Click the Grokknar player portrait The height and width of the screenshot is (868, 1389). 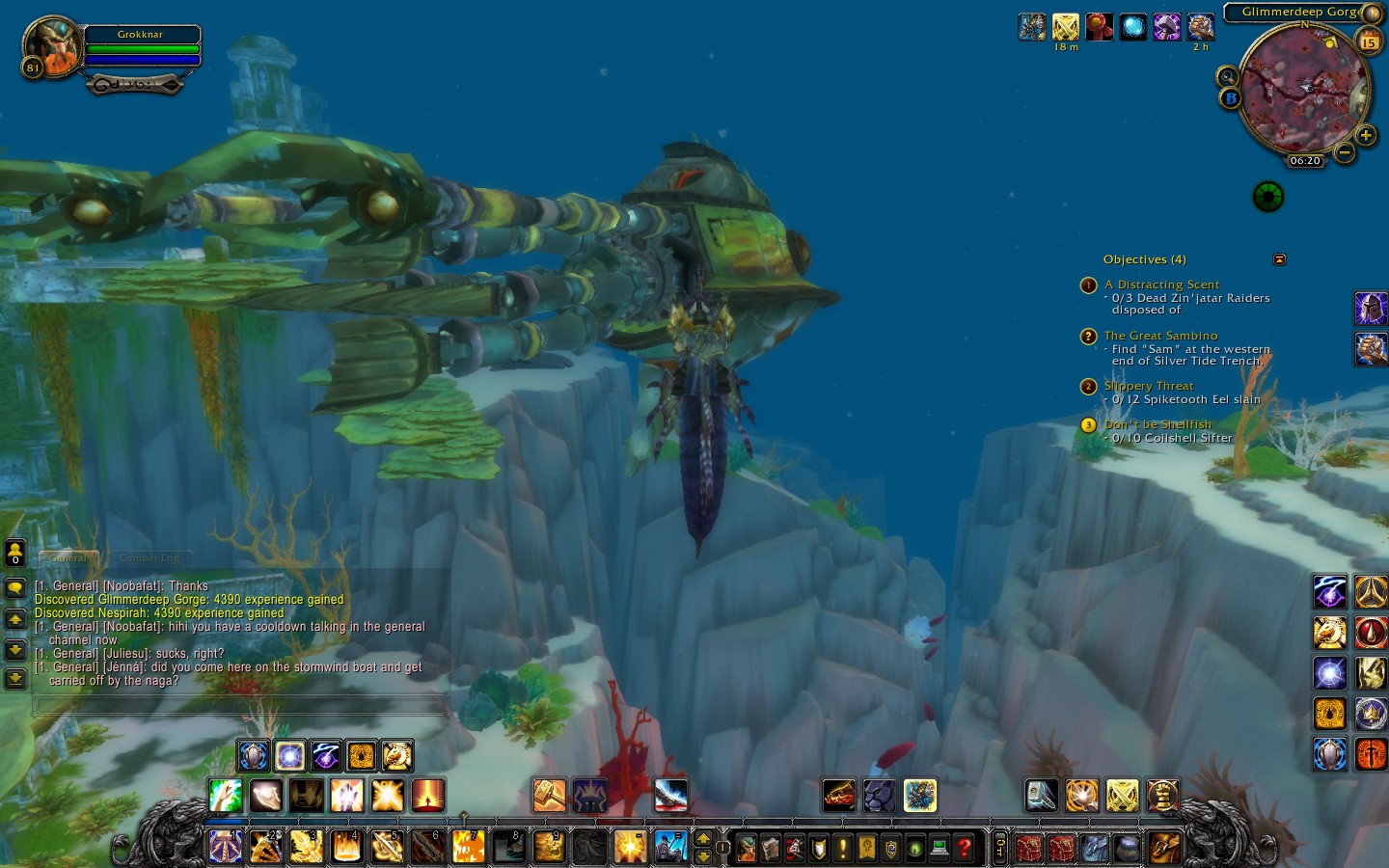tap(52, 45)
